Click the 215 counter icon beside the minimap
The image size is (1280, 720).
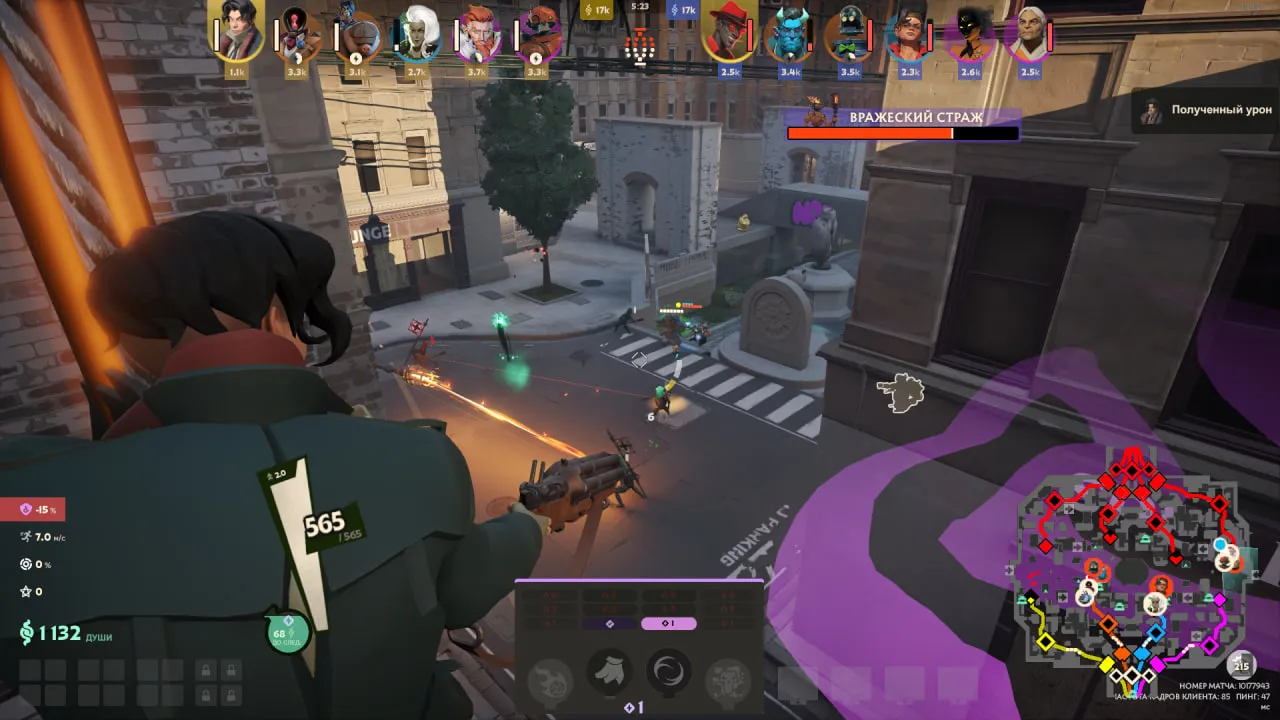pos(1242,665)
